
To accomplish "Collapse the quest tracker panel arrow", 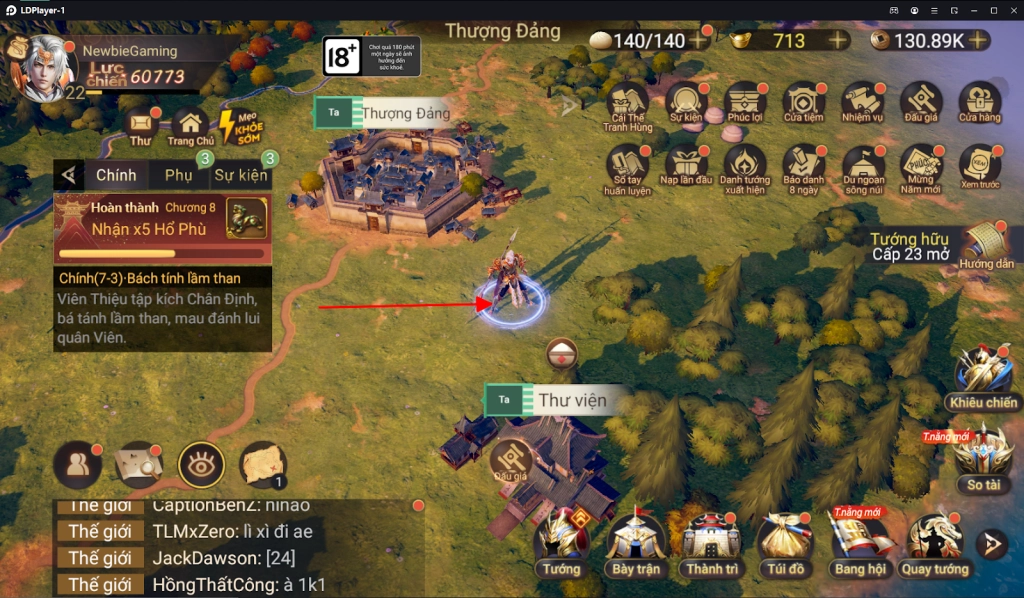I will pos(68,175).
